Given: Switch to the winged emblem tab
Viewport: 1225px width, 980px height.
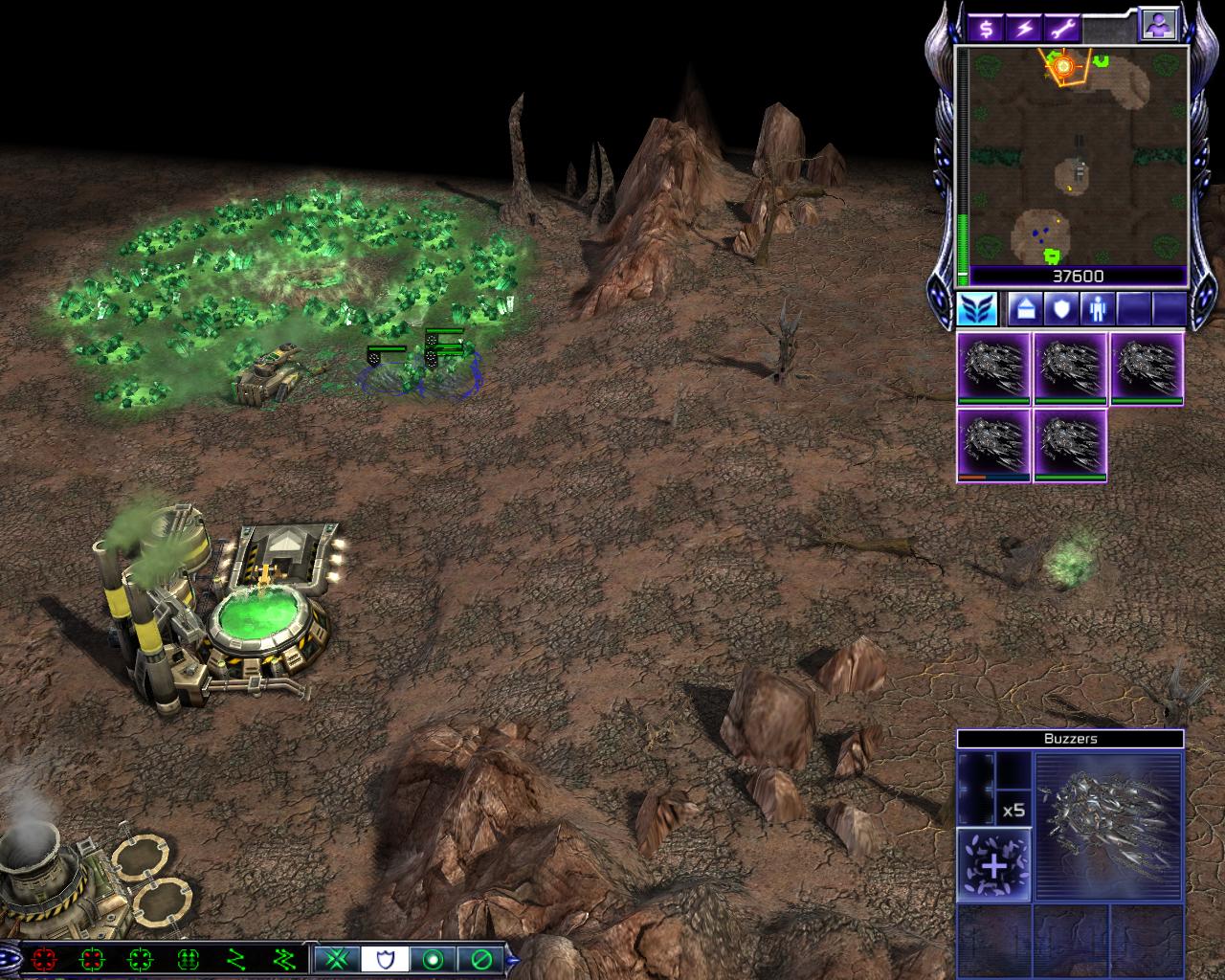Looking at the screenshot, I should pyautogui.click(x=977, y=309).
